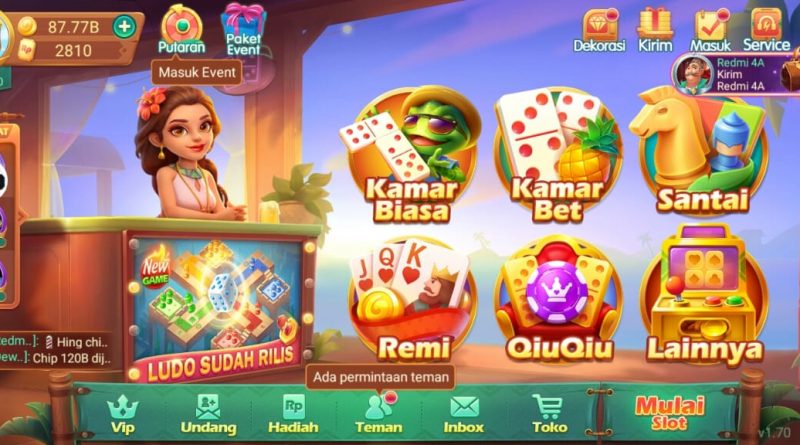800x445 pixels.
Task: Open the Hadiah rewards menu
Action: click(x=293, y=413)
